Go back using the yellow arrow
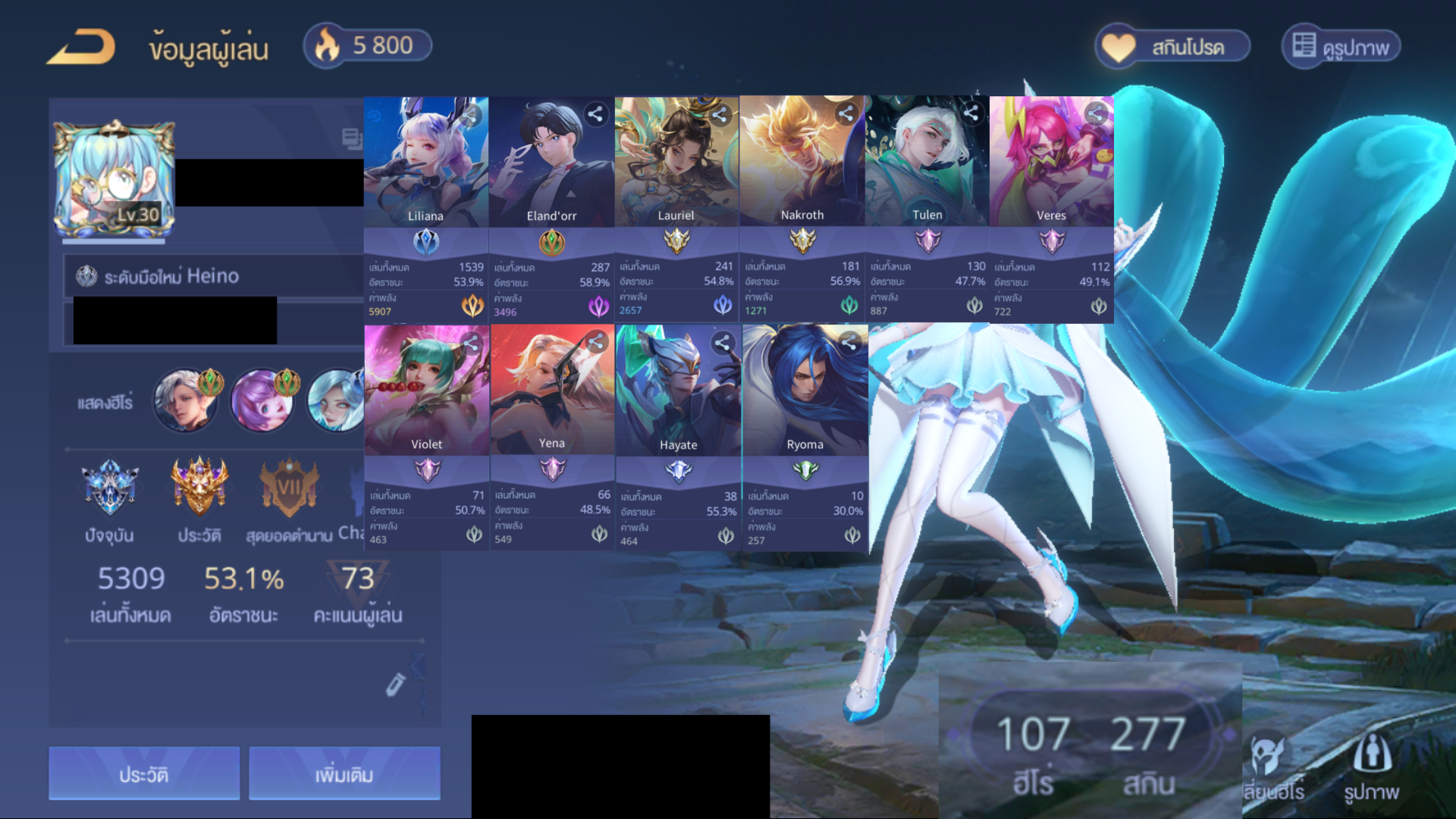Image resolution: width=1456 pixels, height=819 pixels. pos(81,47)
